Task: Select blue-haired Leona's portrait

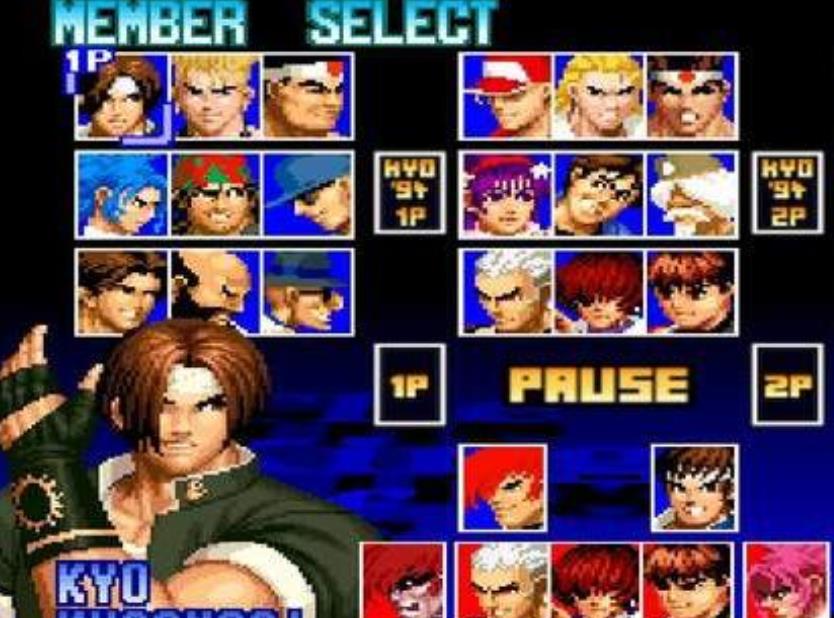Action: [124, 195]
